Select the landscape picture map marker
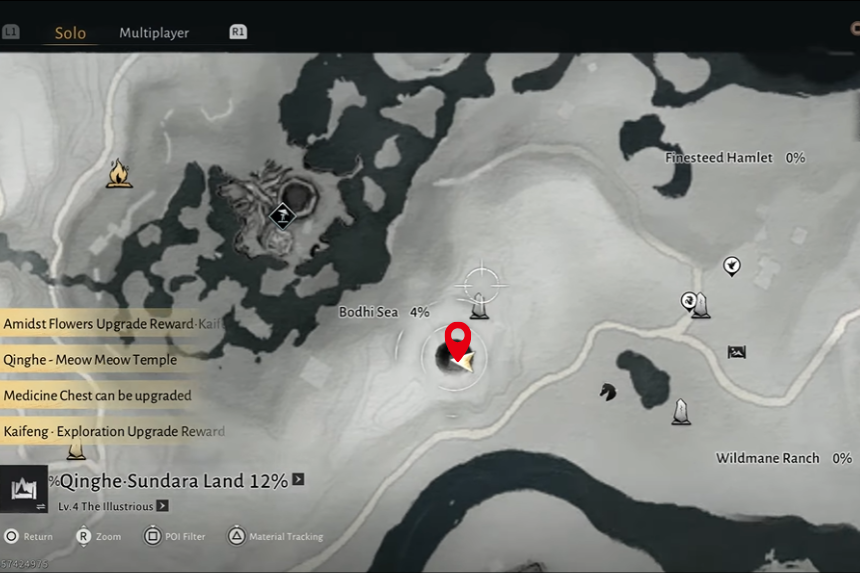The width and height of the screenshot is (860, 573). [737, 351]
